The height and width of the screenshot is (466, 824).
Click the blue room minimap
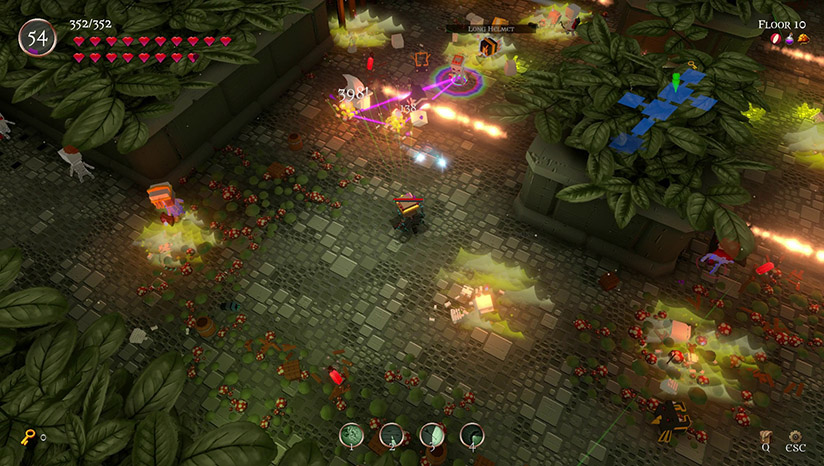662,108
